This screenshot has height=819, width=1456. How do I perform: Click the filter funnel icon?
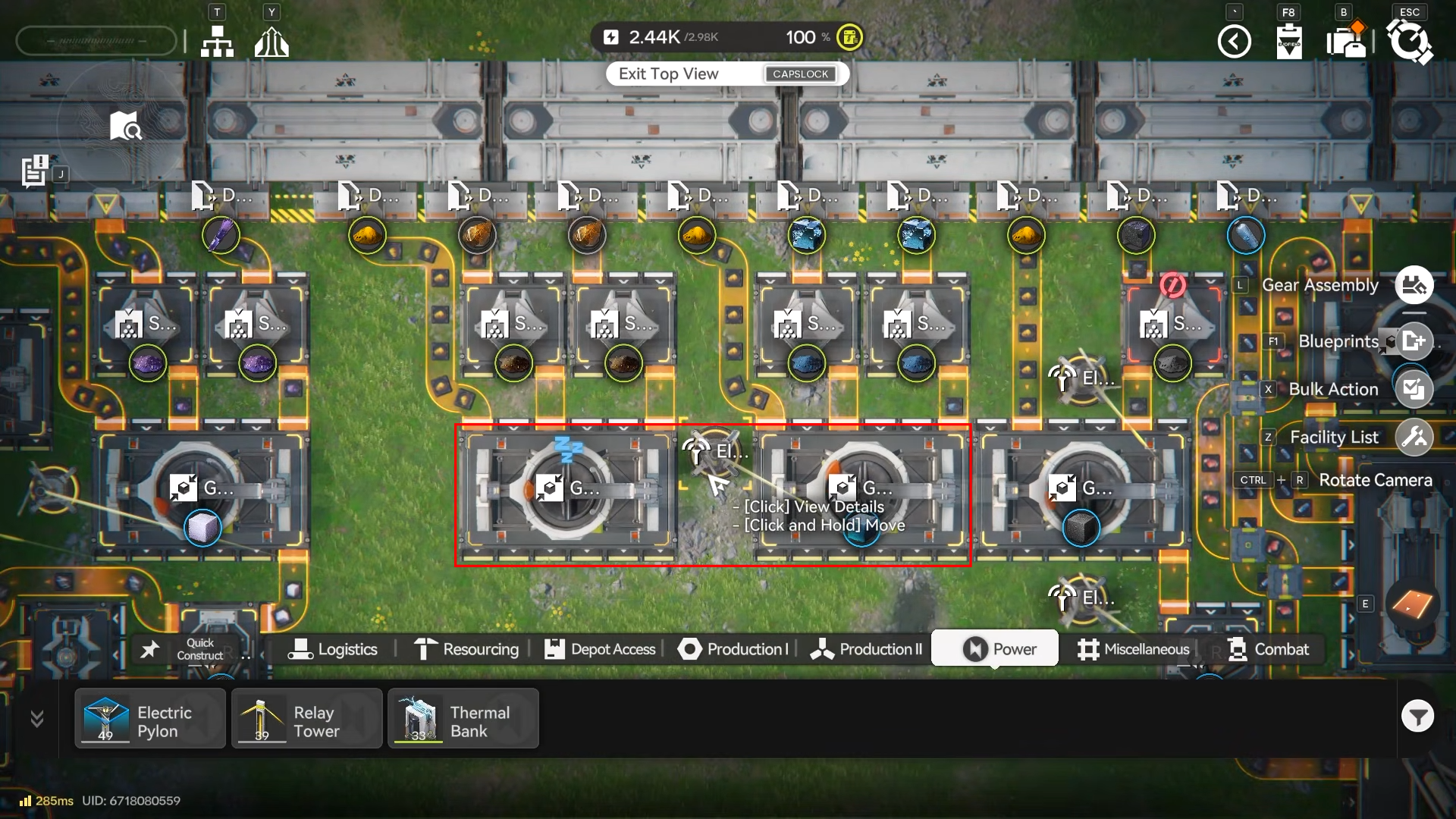coord(1417,716)
